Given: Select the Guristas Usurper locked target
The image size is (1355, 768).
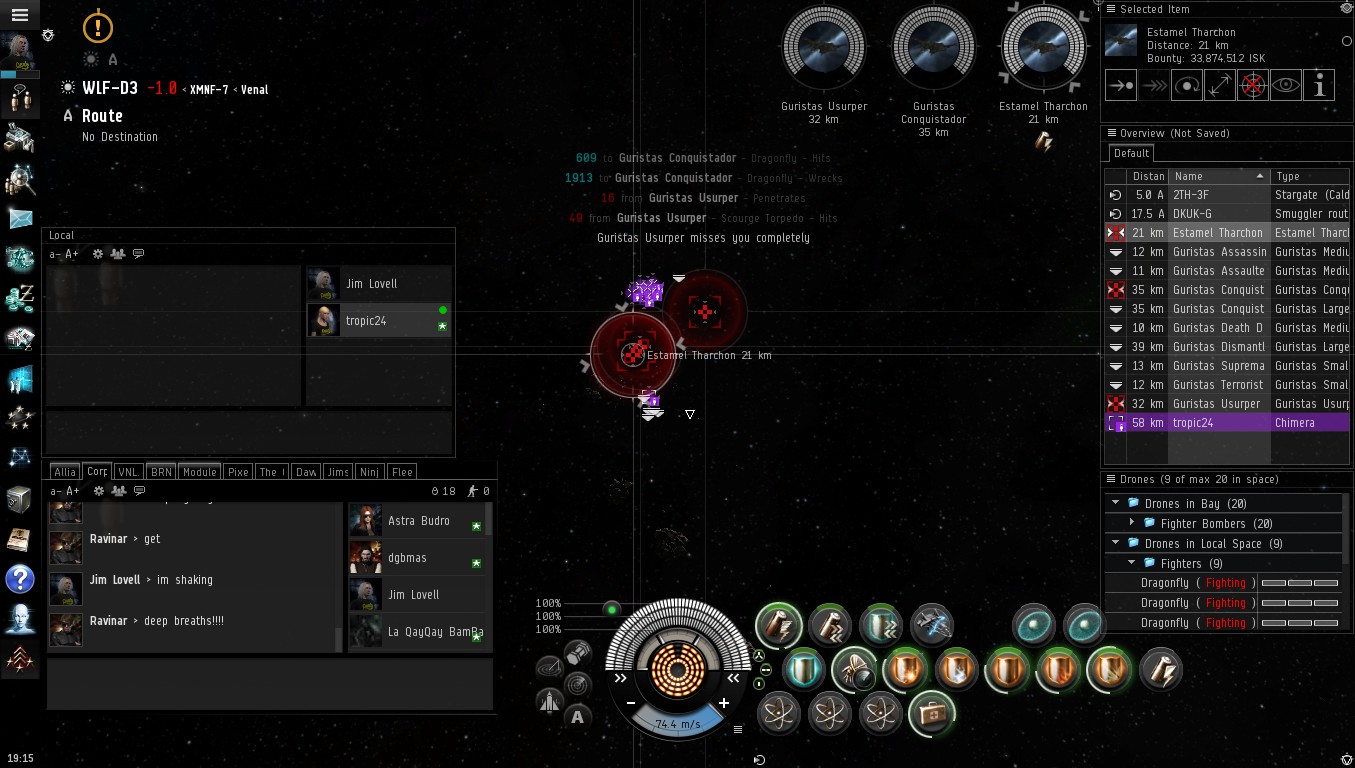Looking at the screenshot, I should (x=824, y=48).
